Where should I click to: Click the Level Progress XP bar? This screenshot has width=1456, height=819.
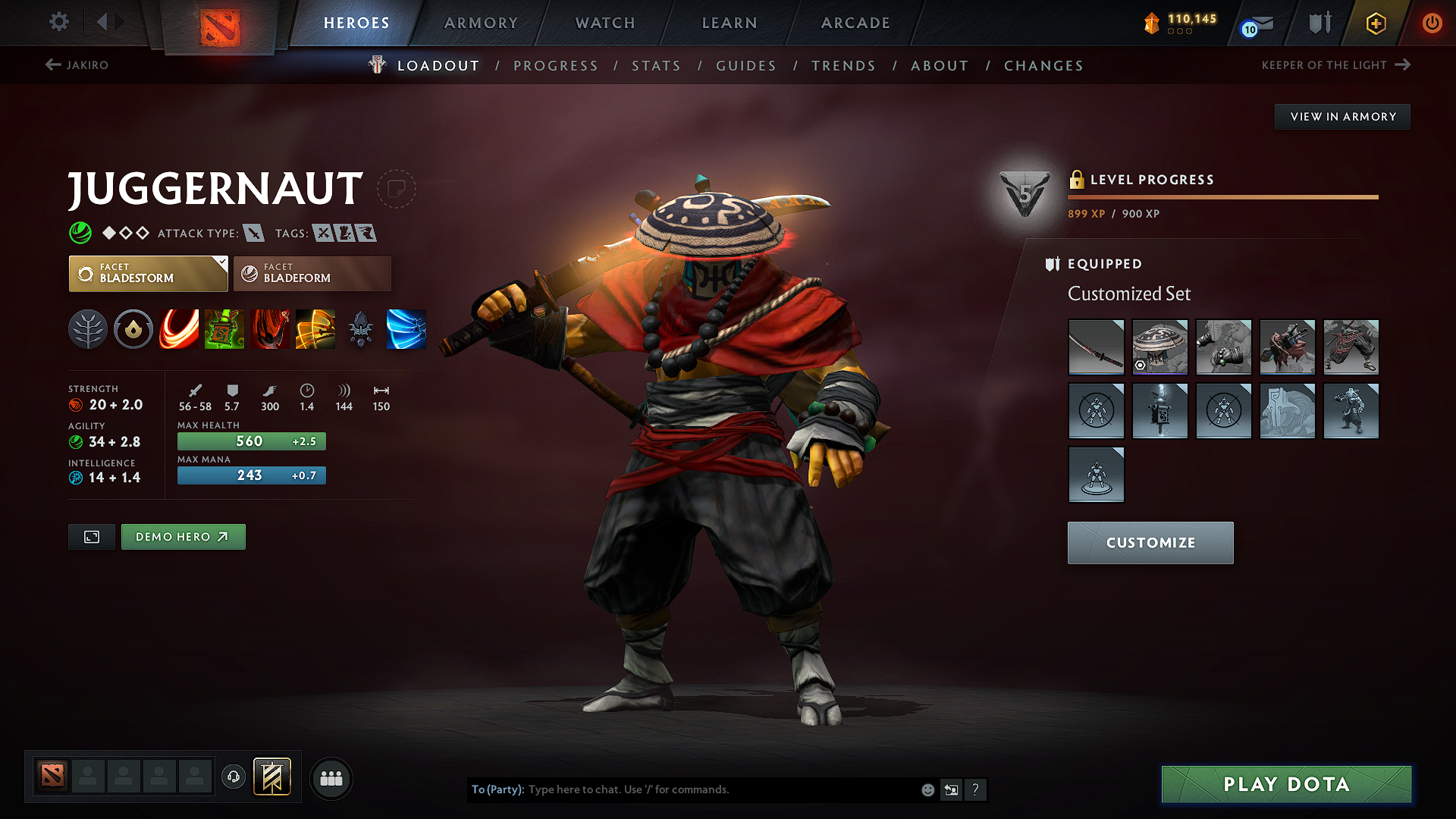[1221, 197]
